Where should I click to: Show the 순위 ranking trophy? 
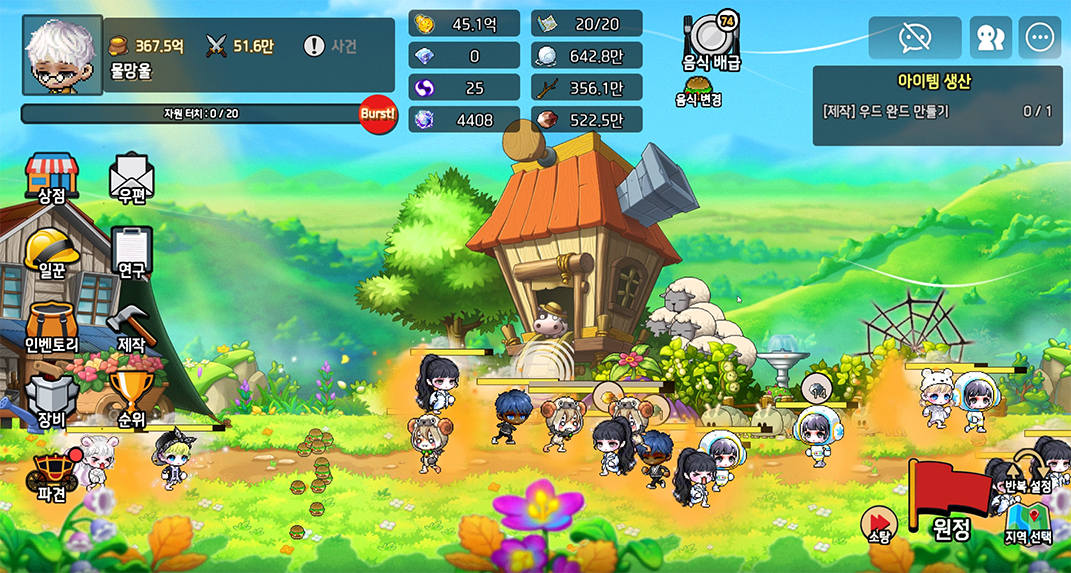click(x=131, y=400)
